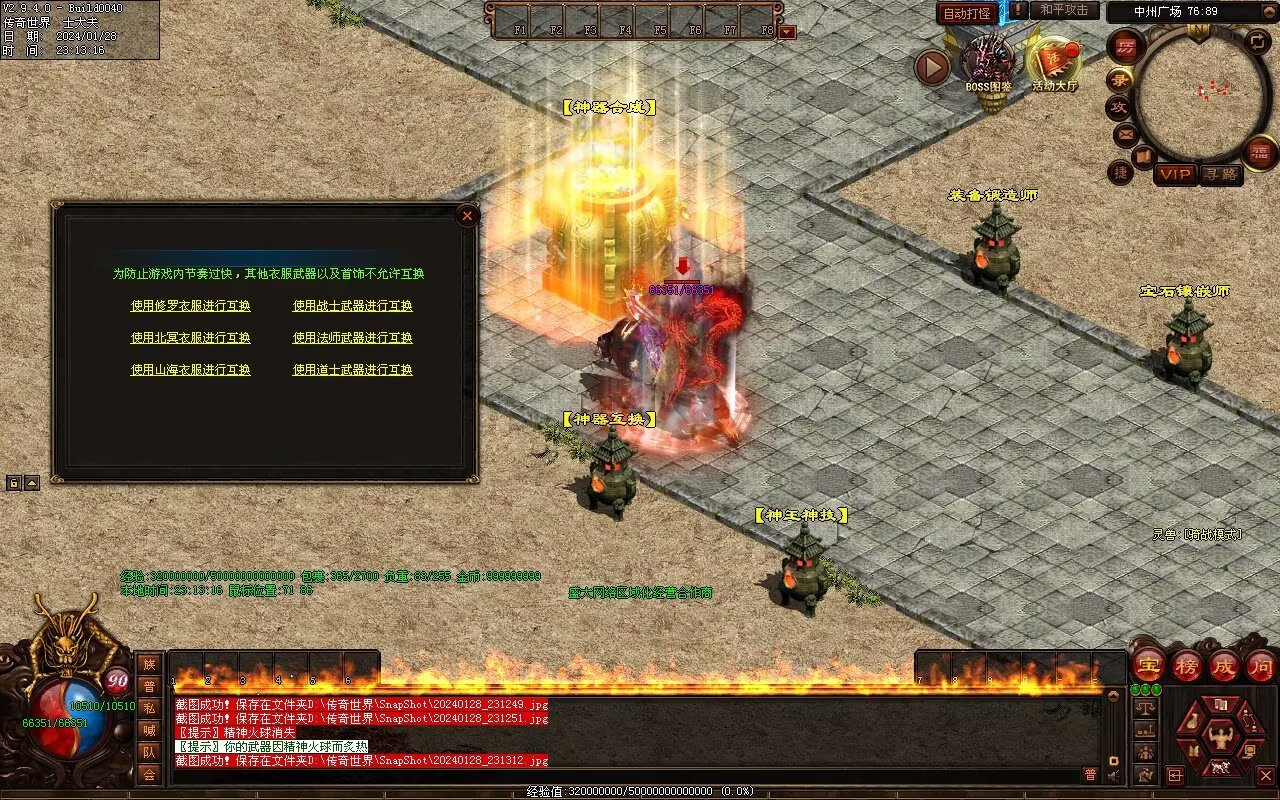Select 使用法师武器进行互换 option
Image resolution: width=1280 pixels, height=800 pixels.
tap(352, 338)
